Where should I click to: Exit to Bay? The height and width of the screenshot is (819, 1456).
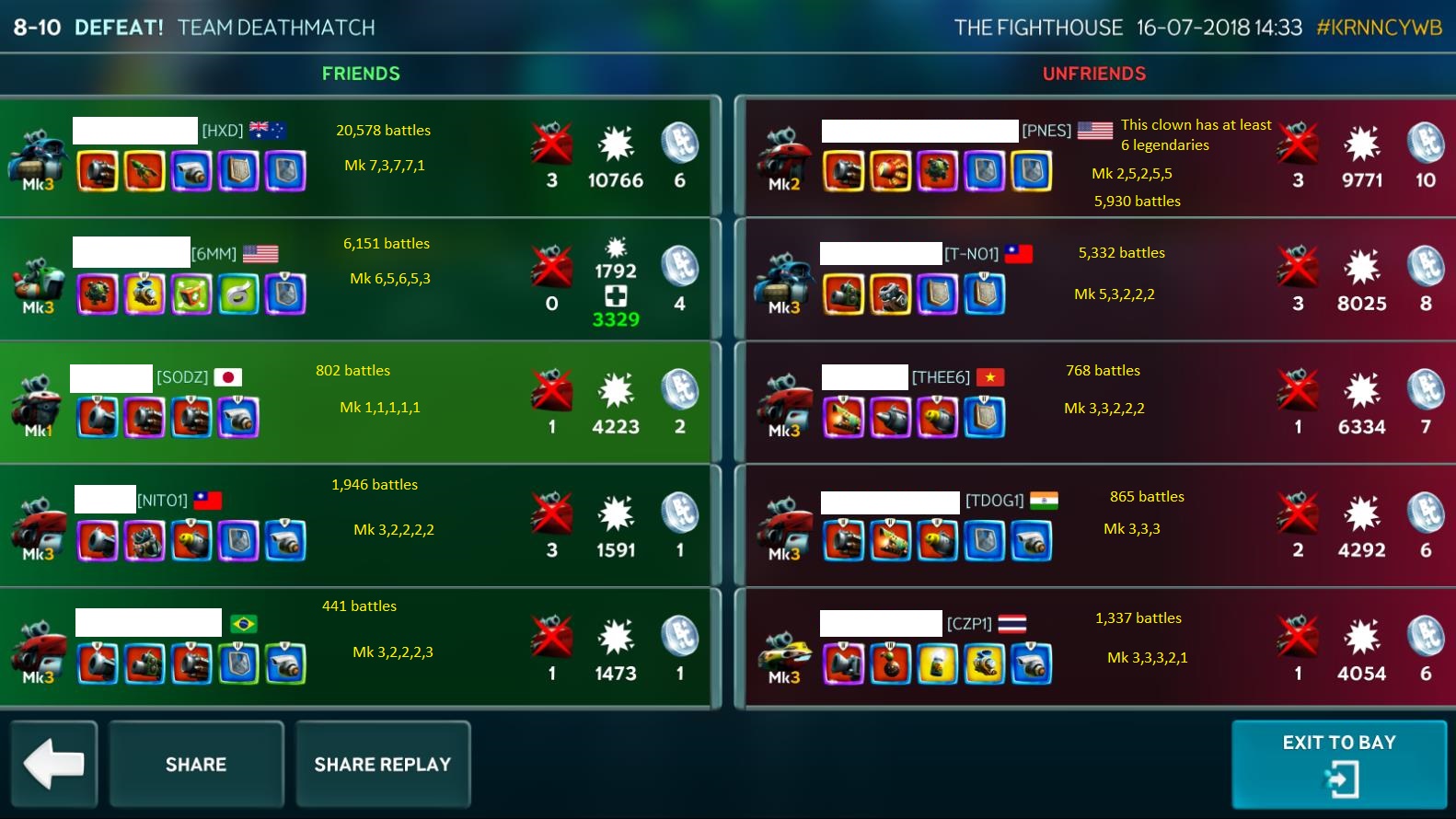tap(1339, 764)
